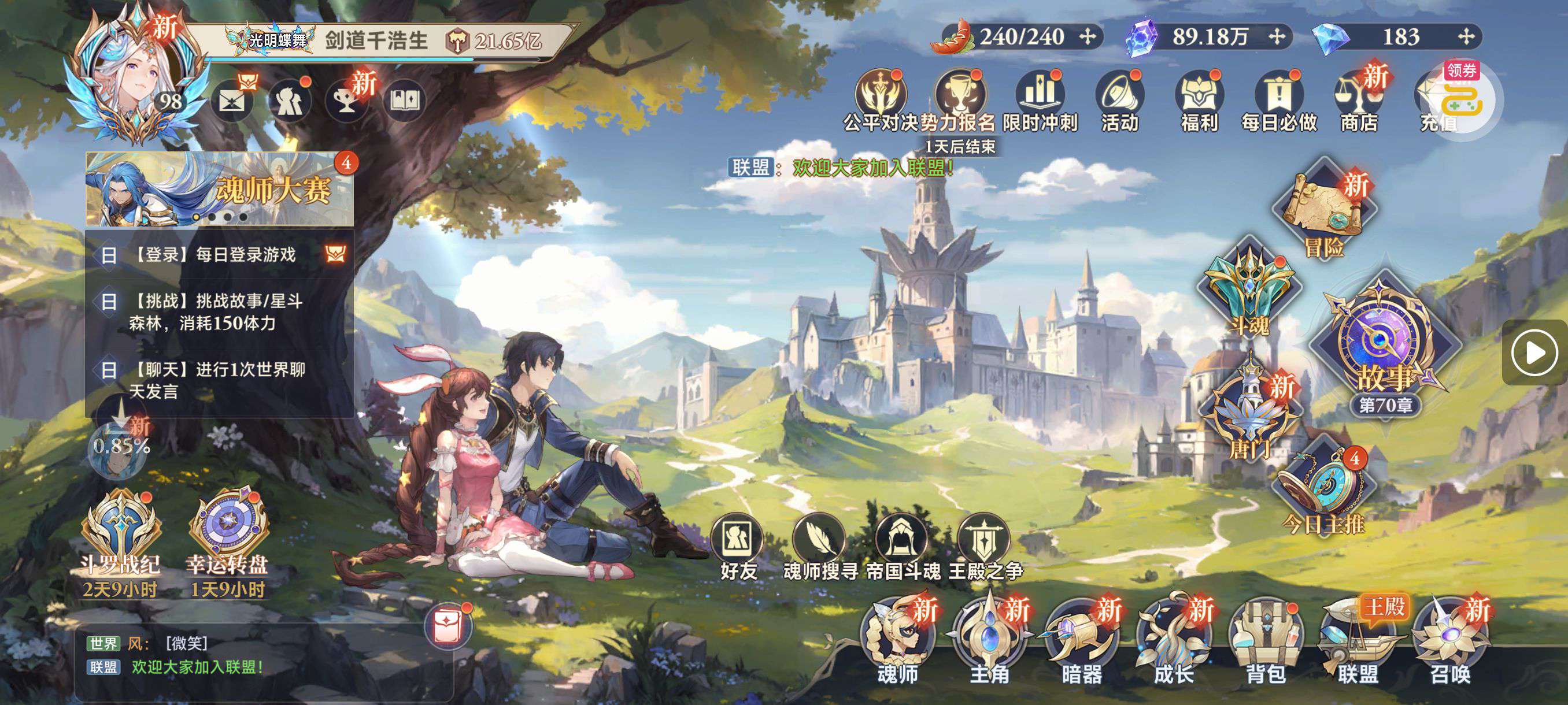Add stamina with the sausage plus button
Viewport: 1568px width, 705px height.
coord(1087,37)
